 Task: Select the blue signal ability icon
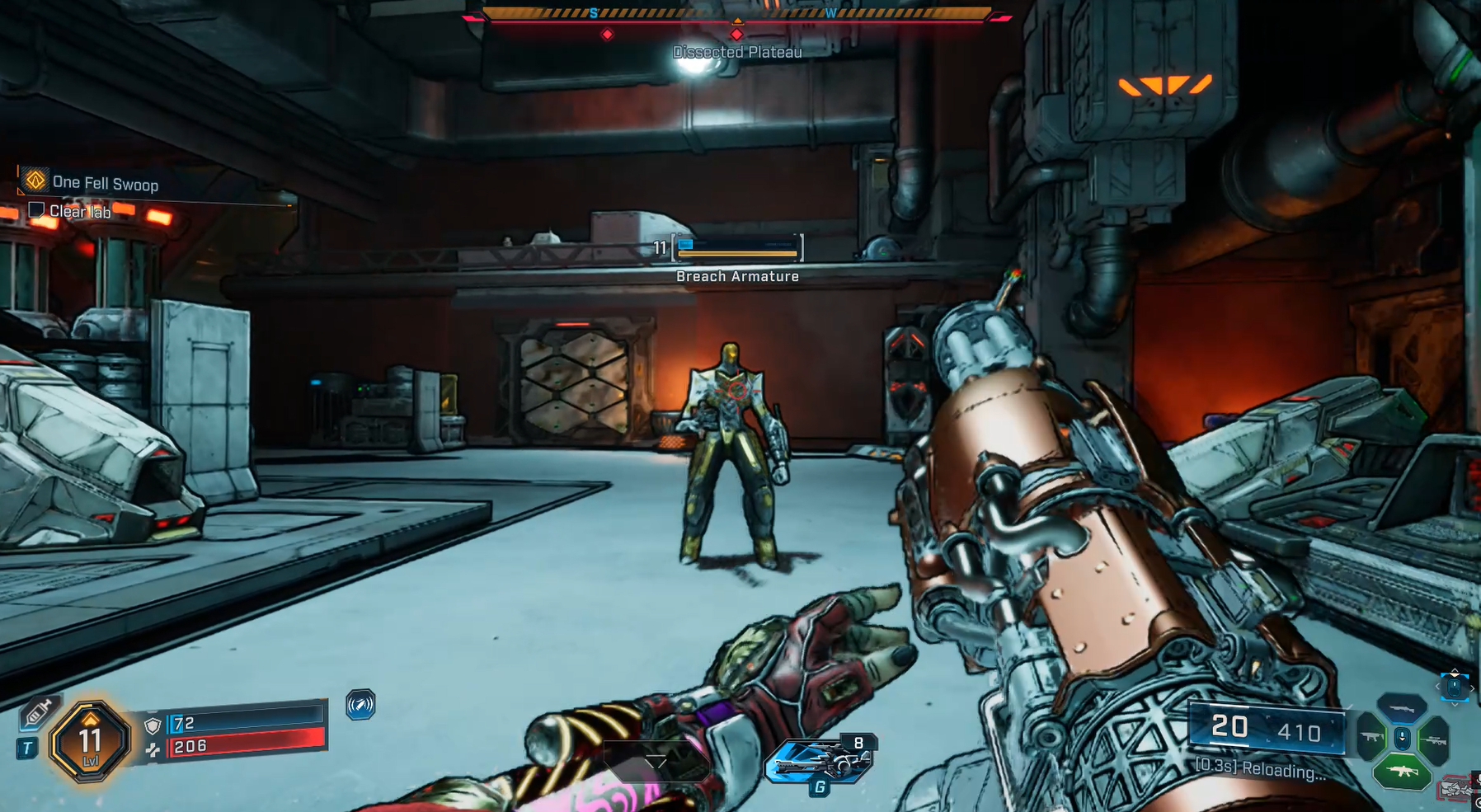click(x=360, y=705)
